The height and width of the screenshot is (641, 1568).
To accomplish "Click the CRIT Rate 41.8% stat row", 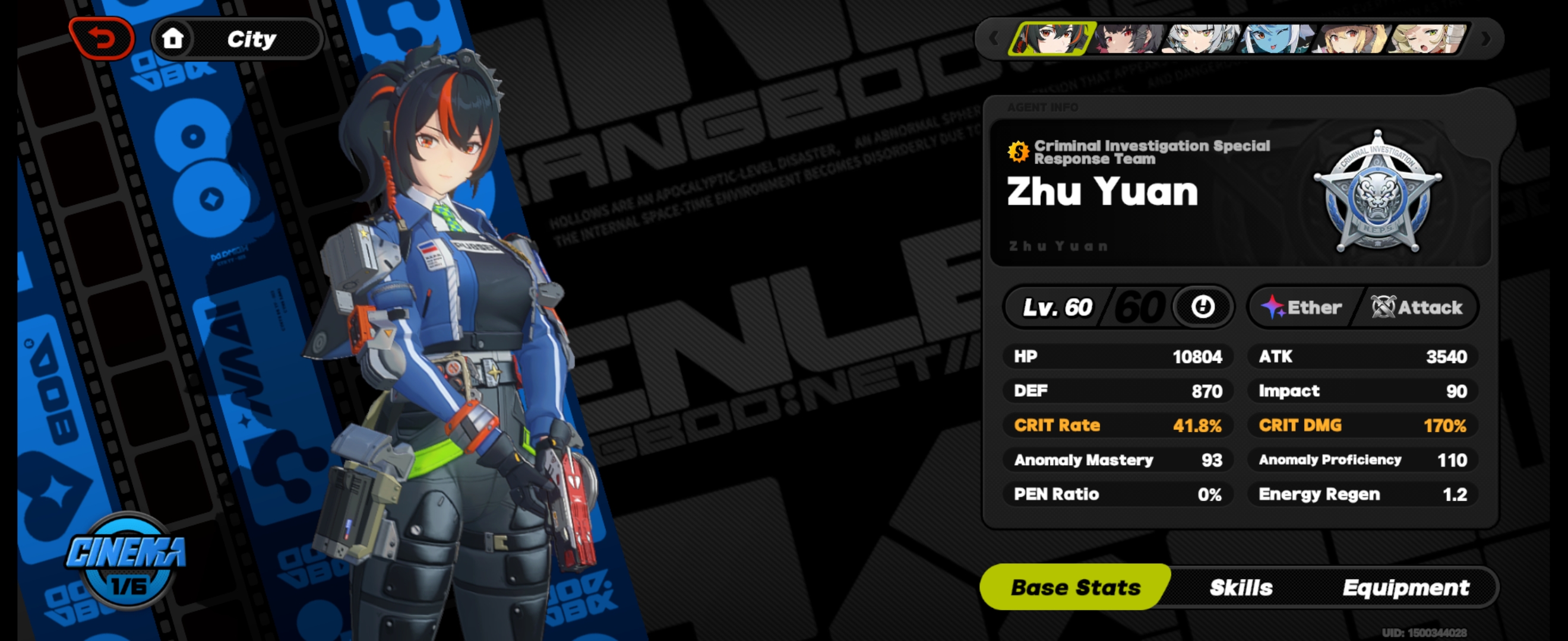I will click(1120, 426).
